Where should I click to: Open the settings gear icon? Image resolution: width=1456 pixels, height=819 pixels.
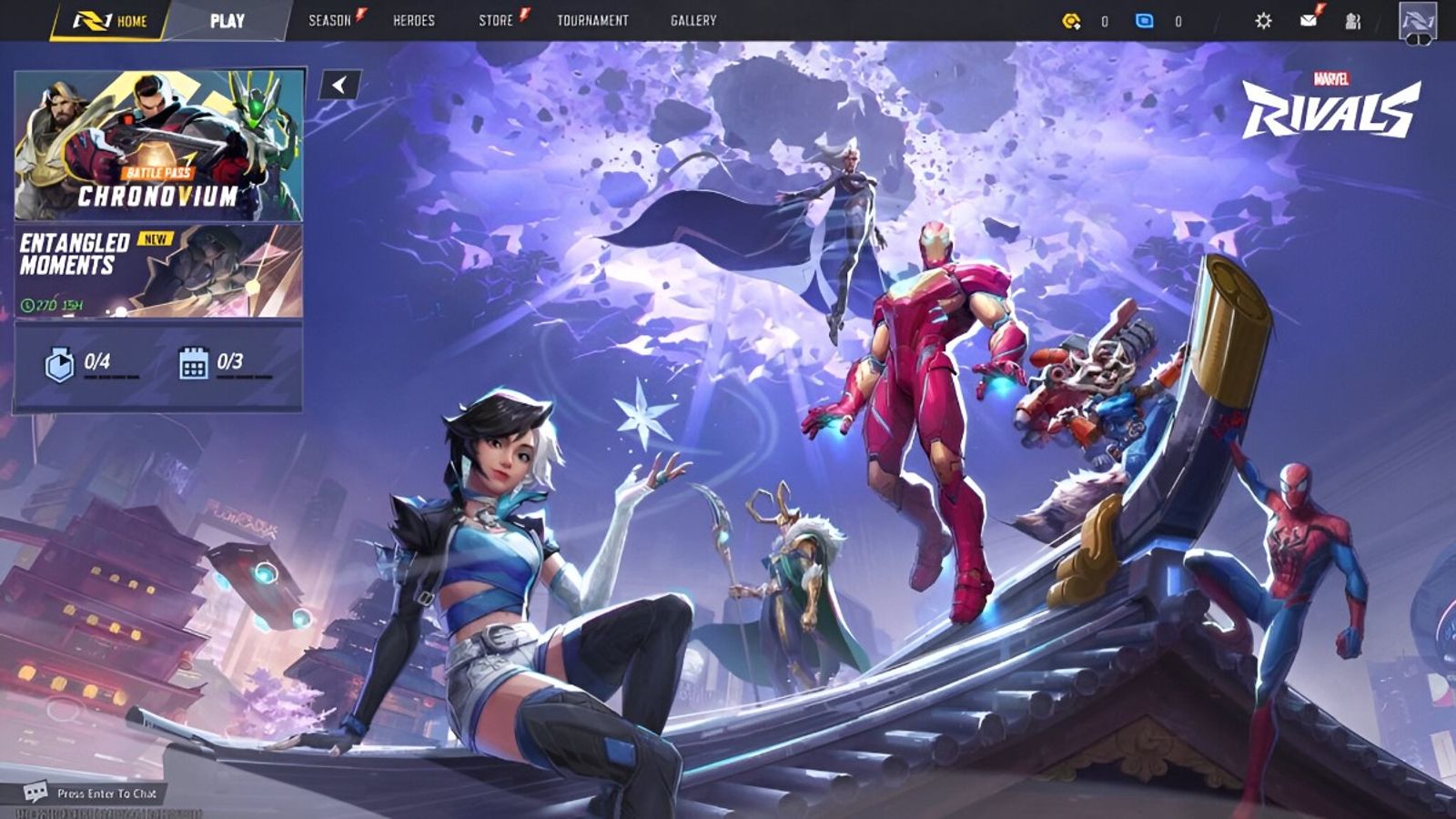1263,20
